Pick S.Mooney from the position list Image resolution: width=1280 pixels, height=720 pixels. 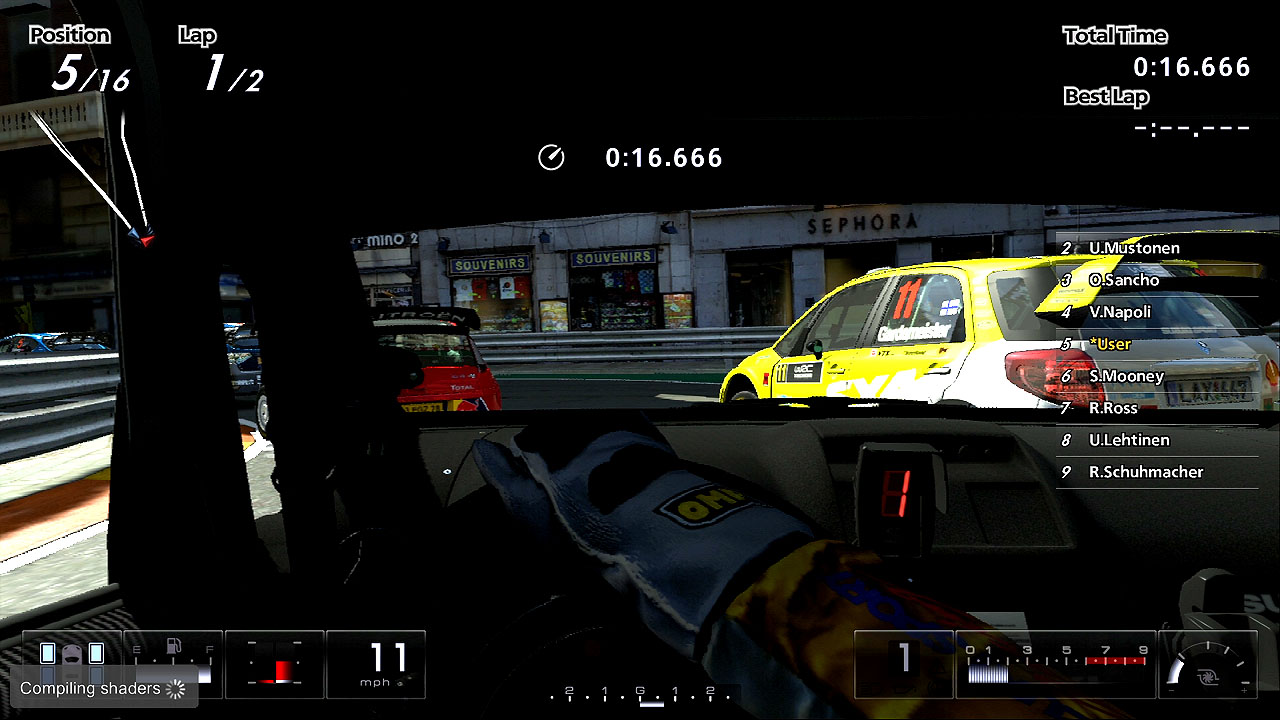point(1126,376)
